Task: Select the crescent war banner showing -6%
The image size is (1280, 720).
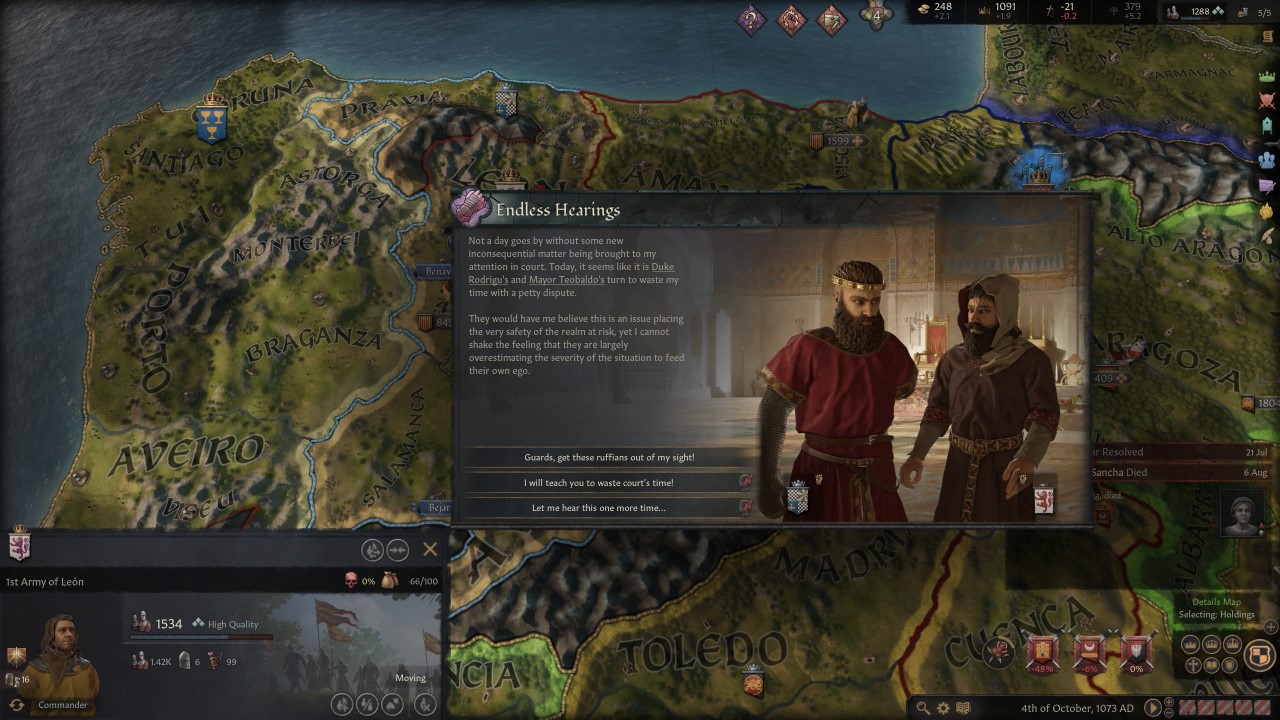Action: pyautogui.click(x=1090, y=652)
